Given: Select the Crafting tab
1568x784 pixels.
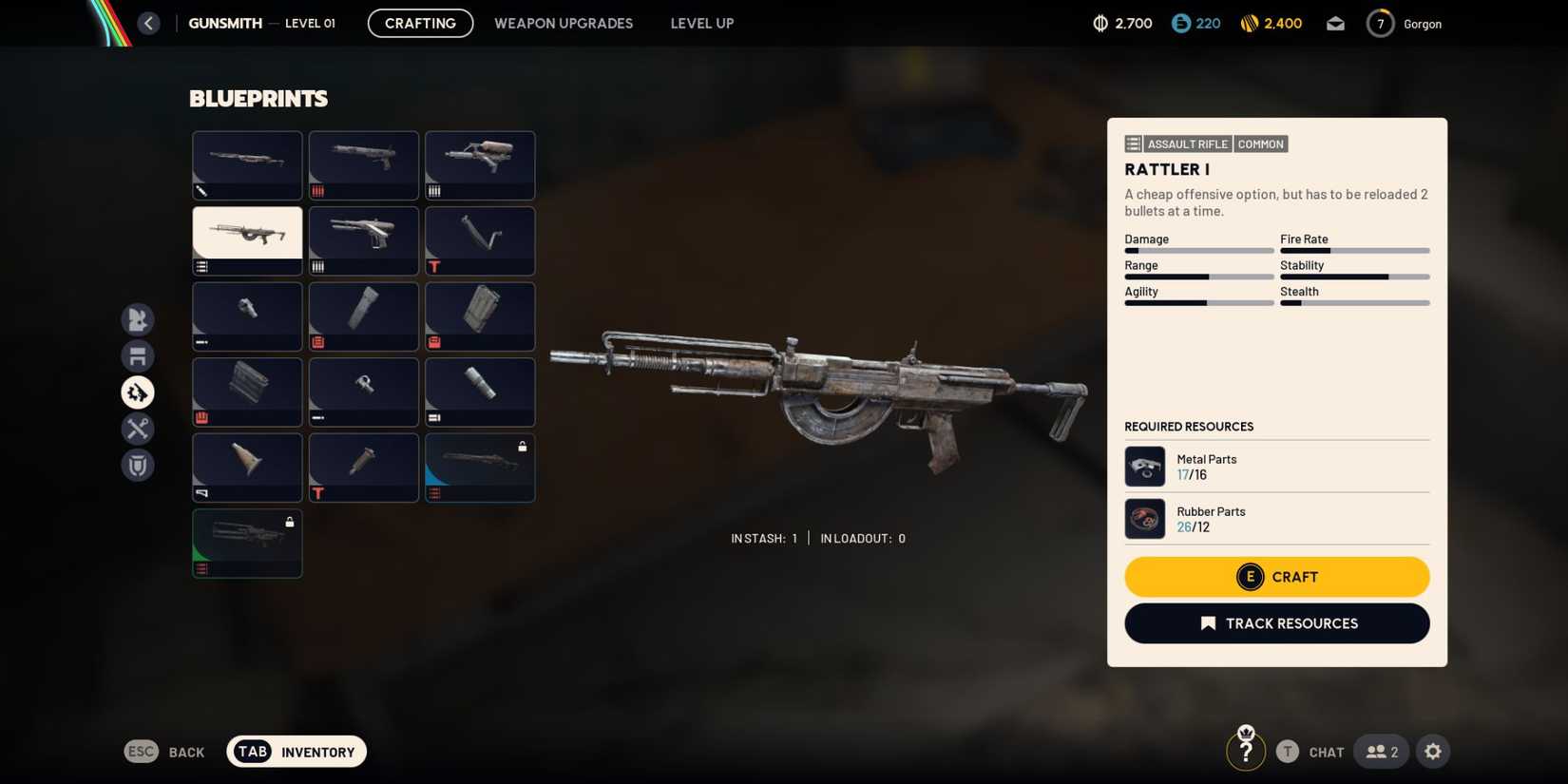Looking at the screenshot, I should 419,23.
